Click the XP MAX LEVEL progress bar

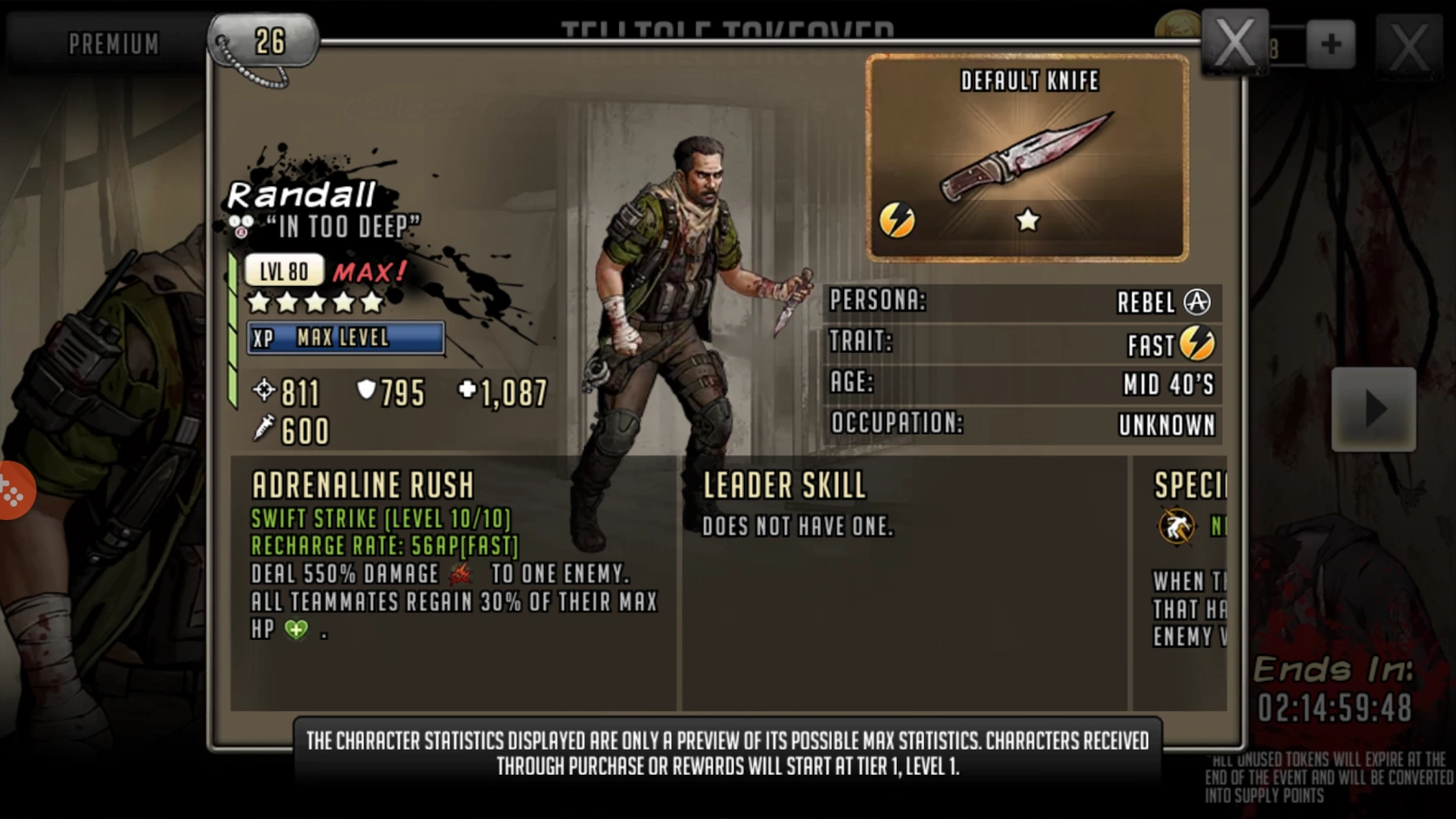point(345,338)
